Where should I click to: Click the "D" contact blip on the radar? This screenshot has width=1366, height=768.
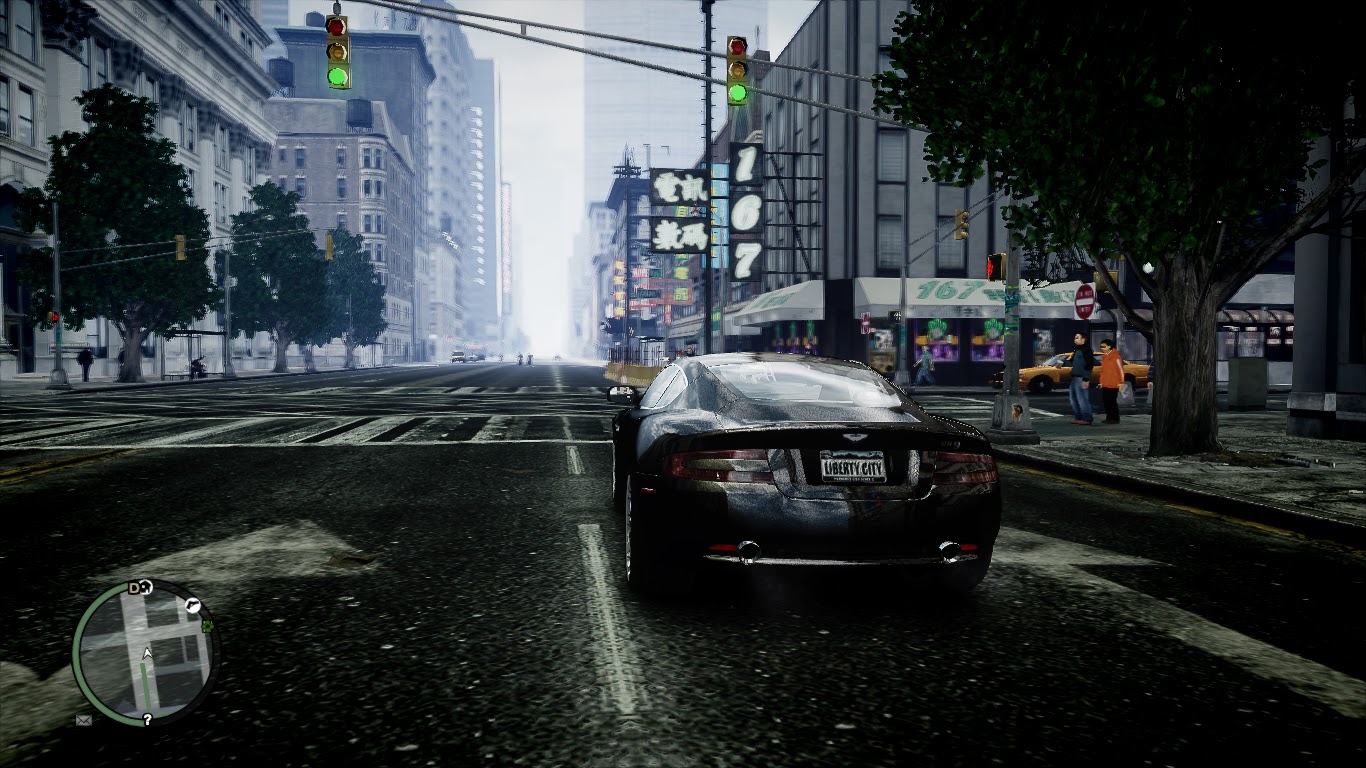tap(134, 587)
